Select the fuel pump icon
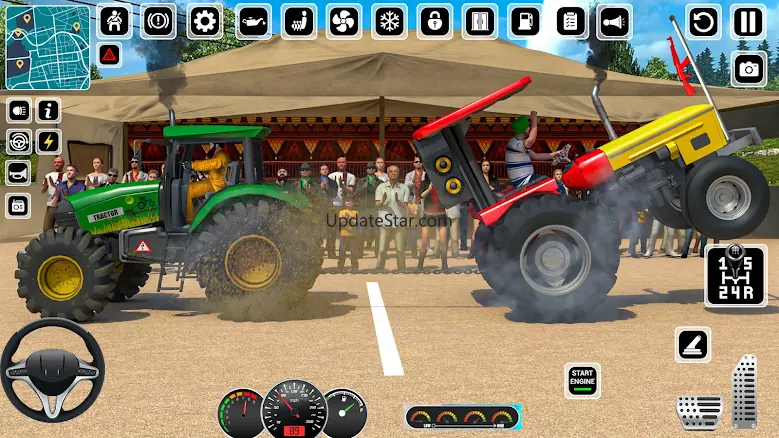Screen dimensions: 779x438 click(x=524, y=21)
